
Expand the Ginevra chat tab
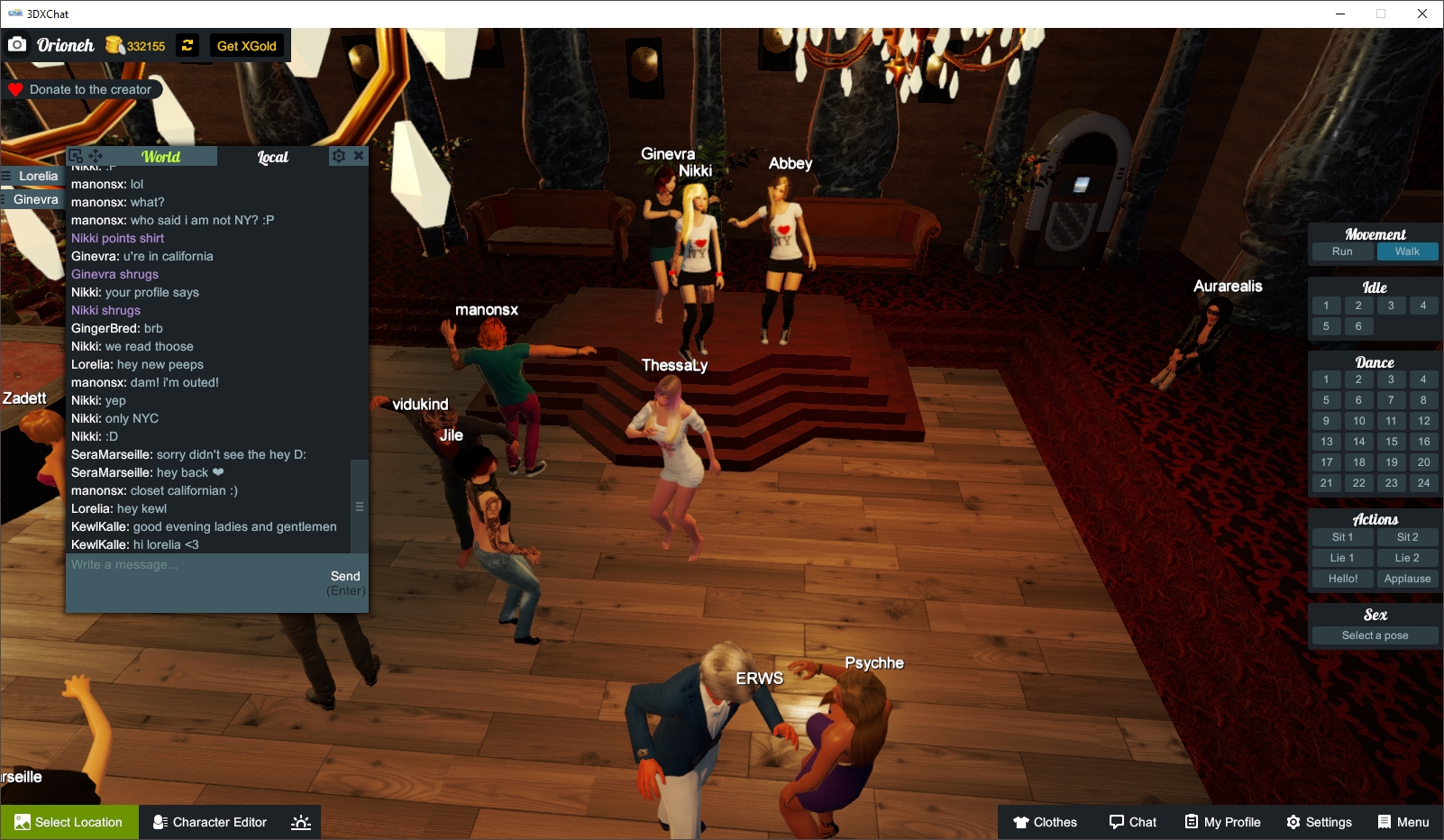point(32,198)
